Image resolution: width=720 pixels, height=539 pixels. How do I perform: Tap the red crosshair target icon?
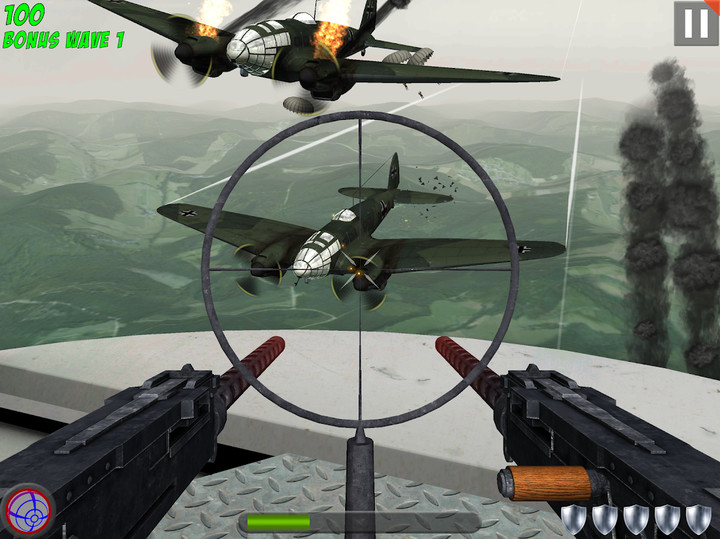(27, 510)
